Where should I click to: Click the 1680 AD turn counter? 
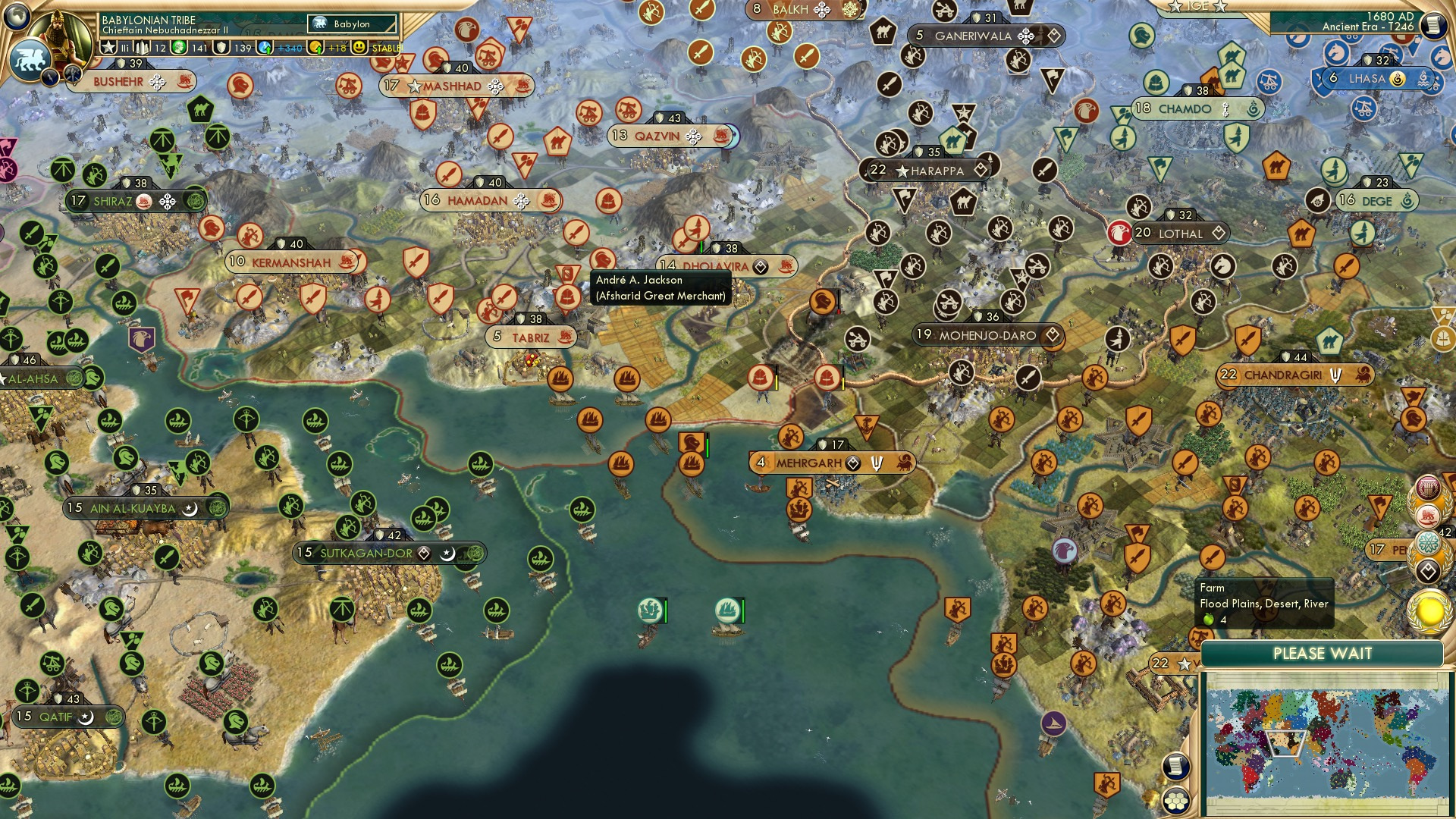(x=1389, y=16)
